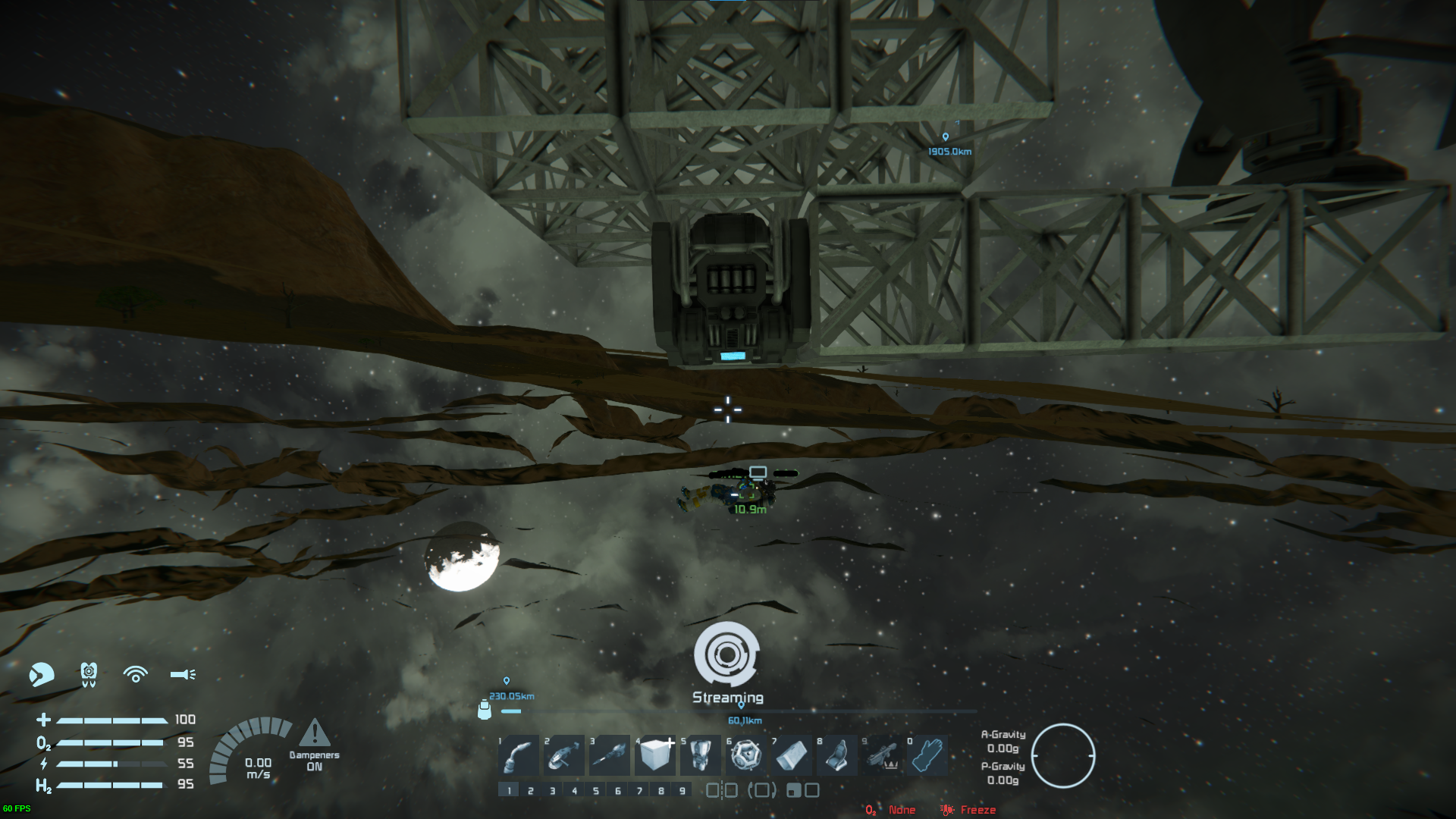Equip the rifle in hotbar slot 9

[882, 755]
